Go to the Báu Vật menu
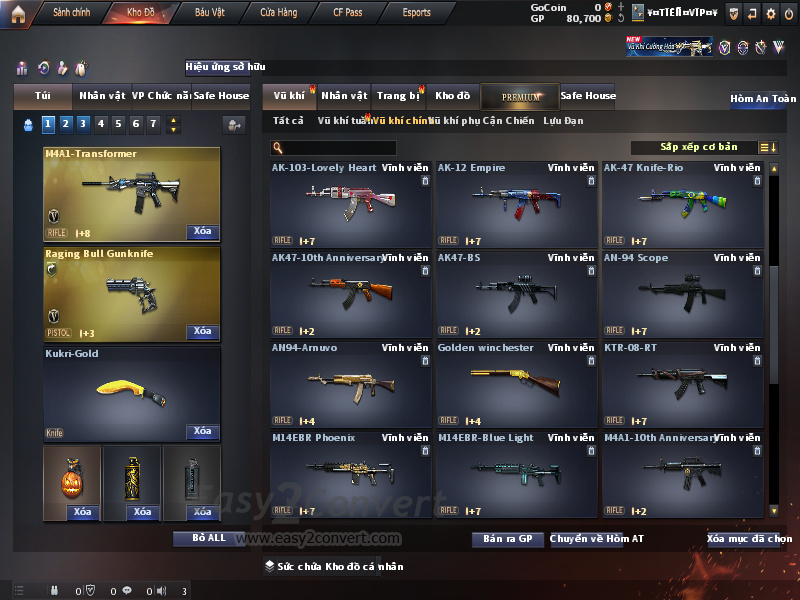This screenshot has height=600, width=800. coord(209,13)
